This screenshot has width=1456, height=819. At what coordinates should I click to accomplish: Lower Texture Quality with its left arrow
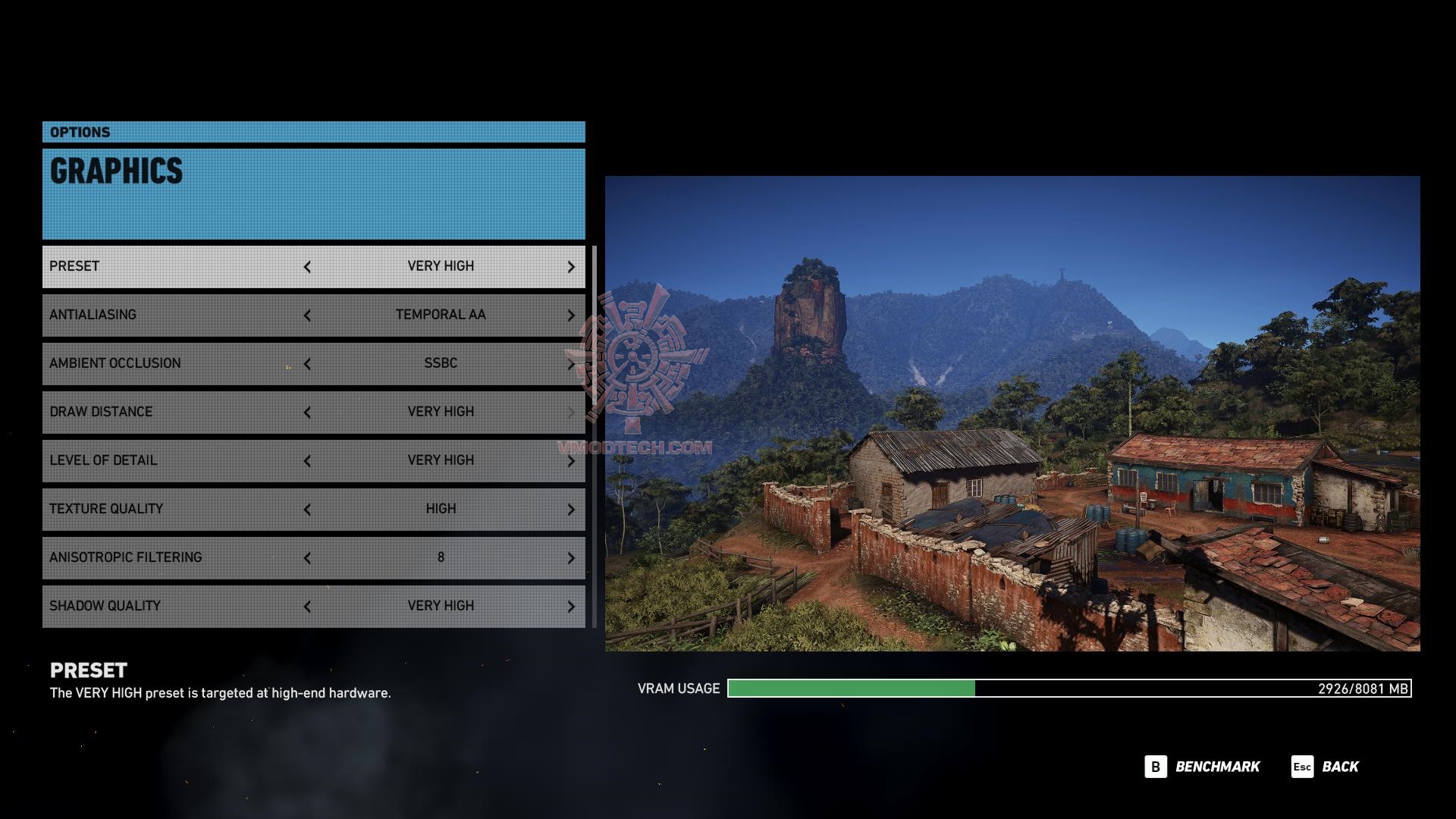[307, 510]
